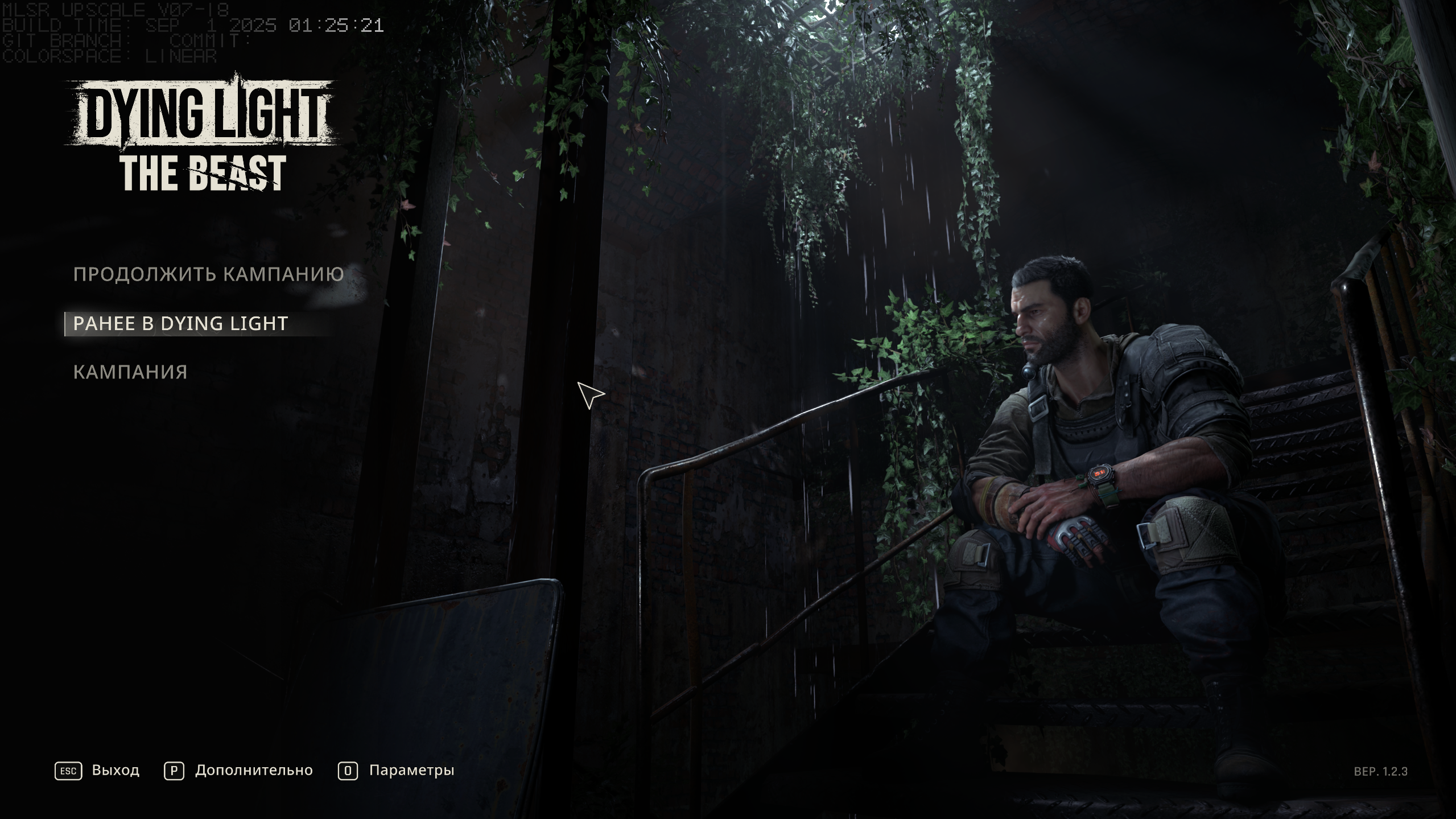Open Параметры settings

point(397,771)
